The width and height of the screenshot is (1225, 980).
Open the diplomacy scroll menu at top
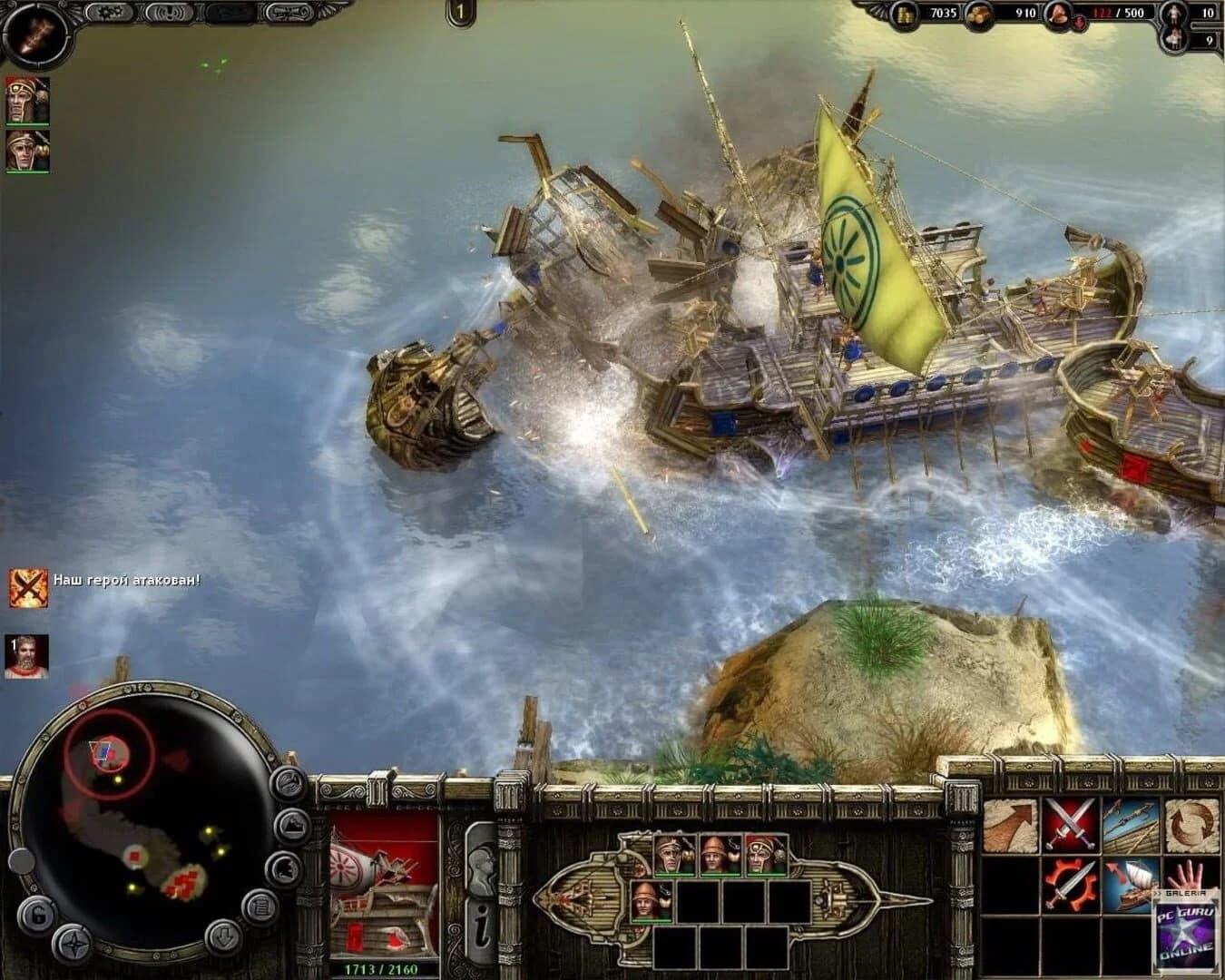289,13
